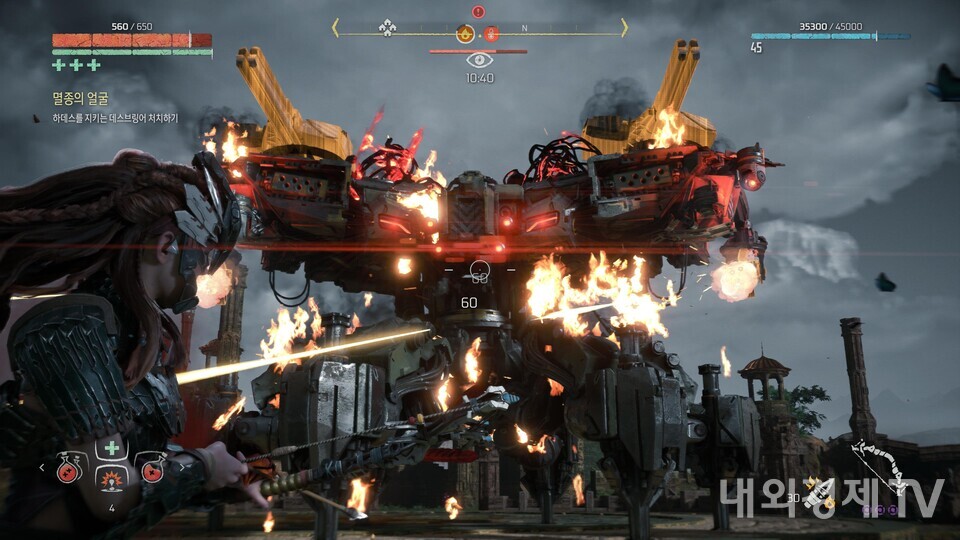This screenshot has width=960, height=540.
Task: Open the 멸종의 얼굴 quest tracker
Action: pos(80,98)
